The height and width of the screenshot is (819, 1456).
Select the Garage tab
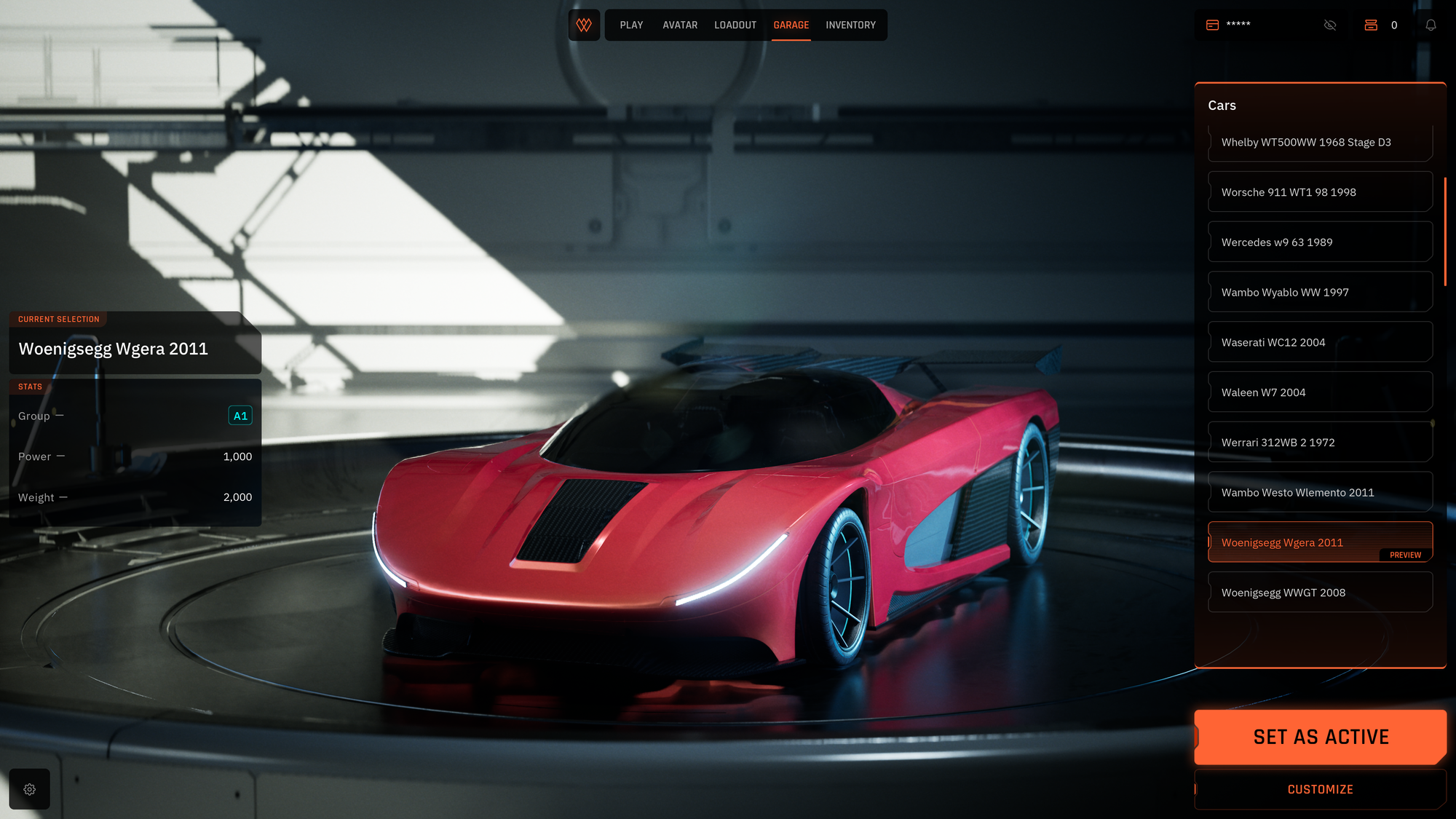[791, 25]
